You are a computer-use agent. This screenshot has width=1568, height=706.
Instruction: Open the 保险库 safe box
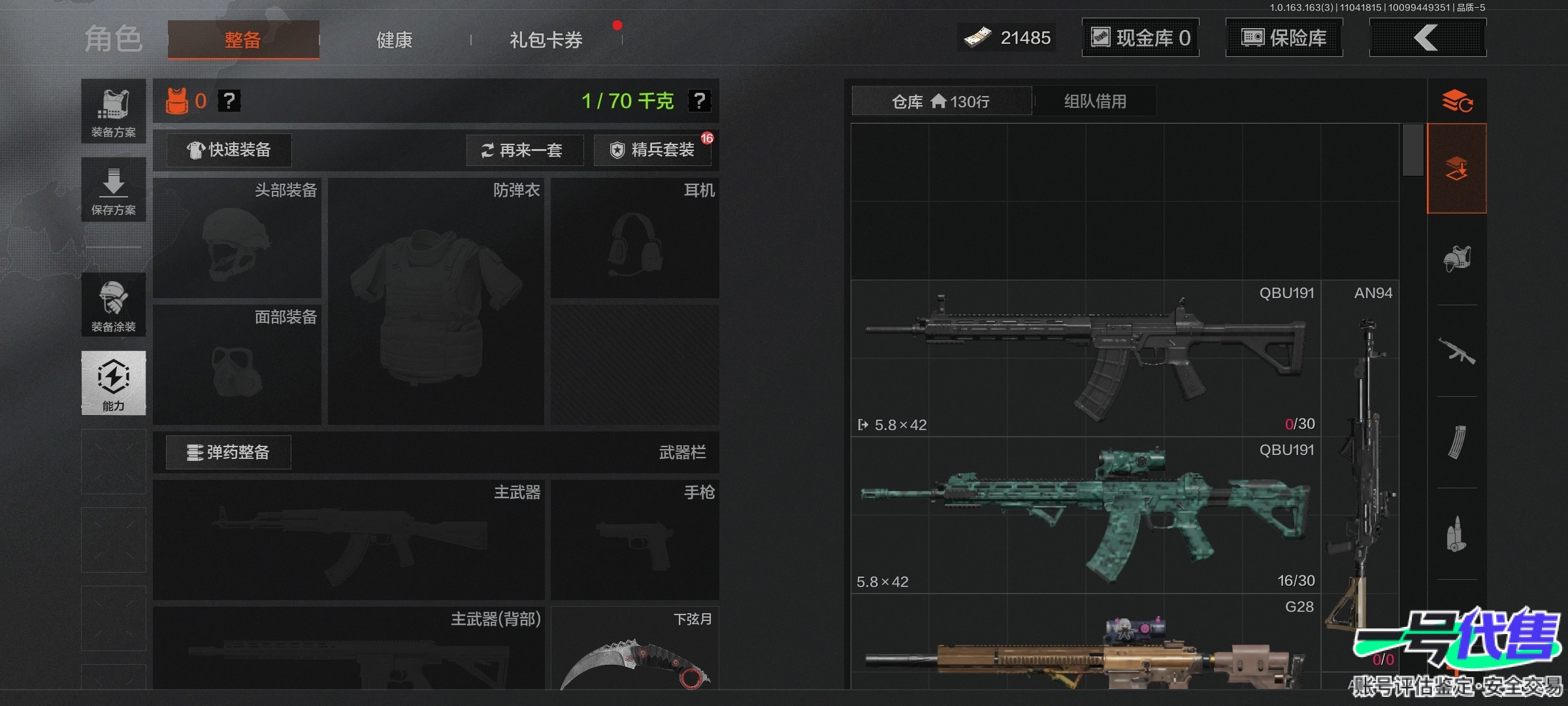[1284, 38]
